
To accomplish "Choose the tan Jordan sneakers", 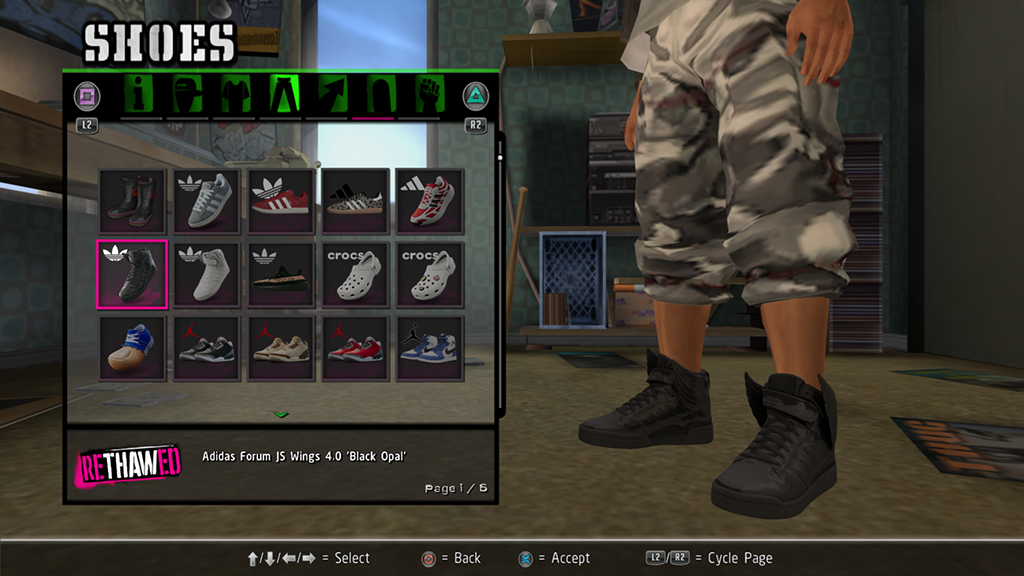I will tap(280, 348).
